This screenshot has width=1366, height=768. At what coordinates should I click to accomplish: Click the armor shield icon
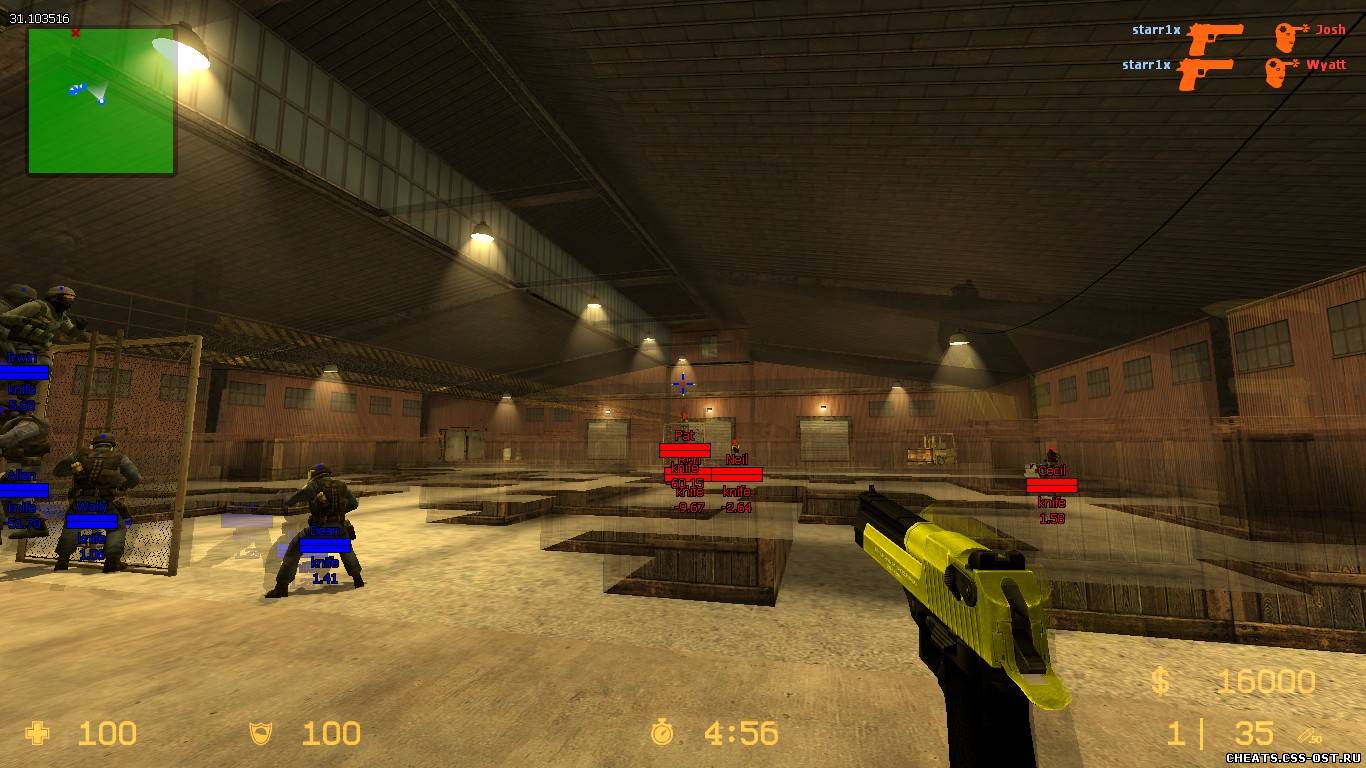pyautogui.click(x=262, y=734)
